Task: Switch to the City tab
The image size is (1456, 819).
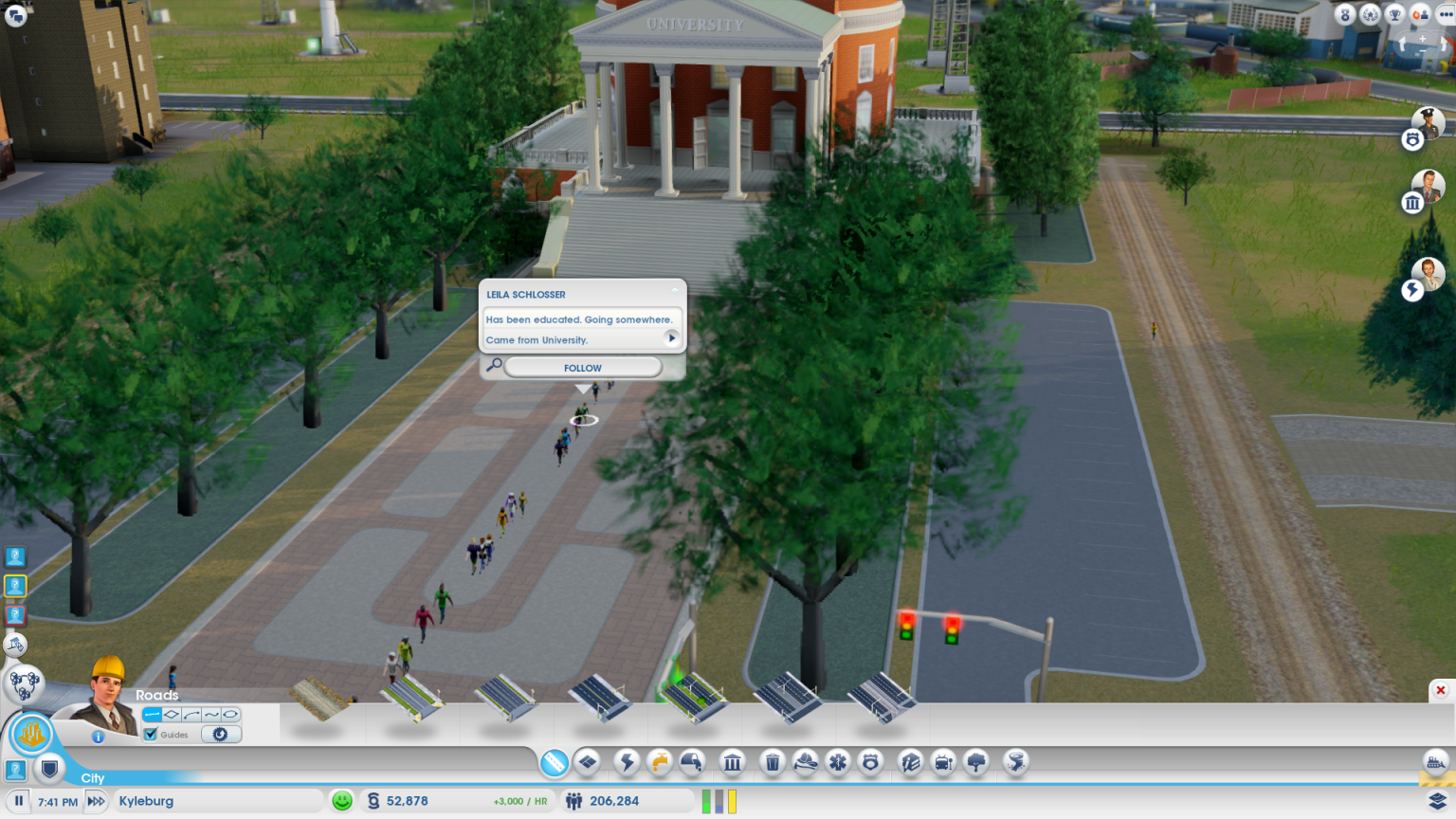Action: [x=93, y=778]
